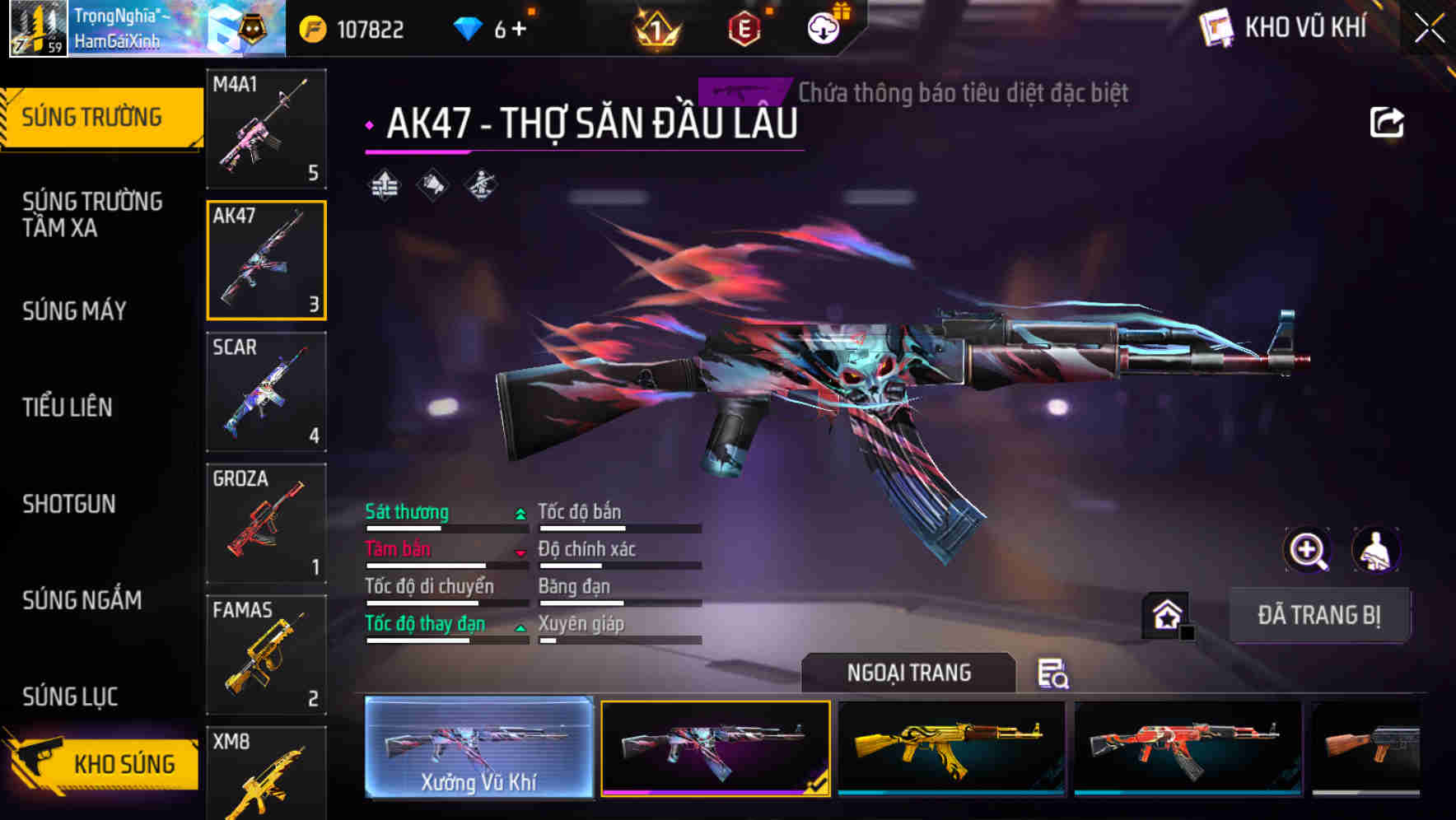1456x820 pixels.
Task: Switch to the SÚNG MÁY category
Action: point(73,310)
